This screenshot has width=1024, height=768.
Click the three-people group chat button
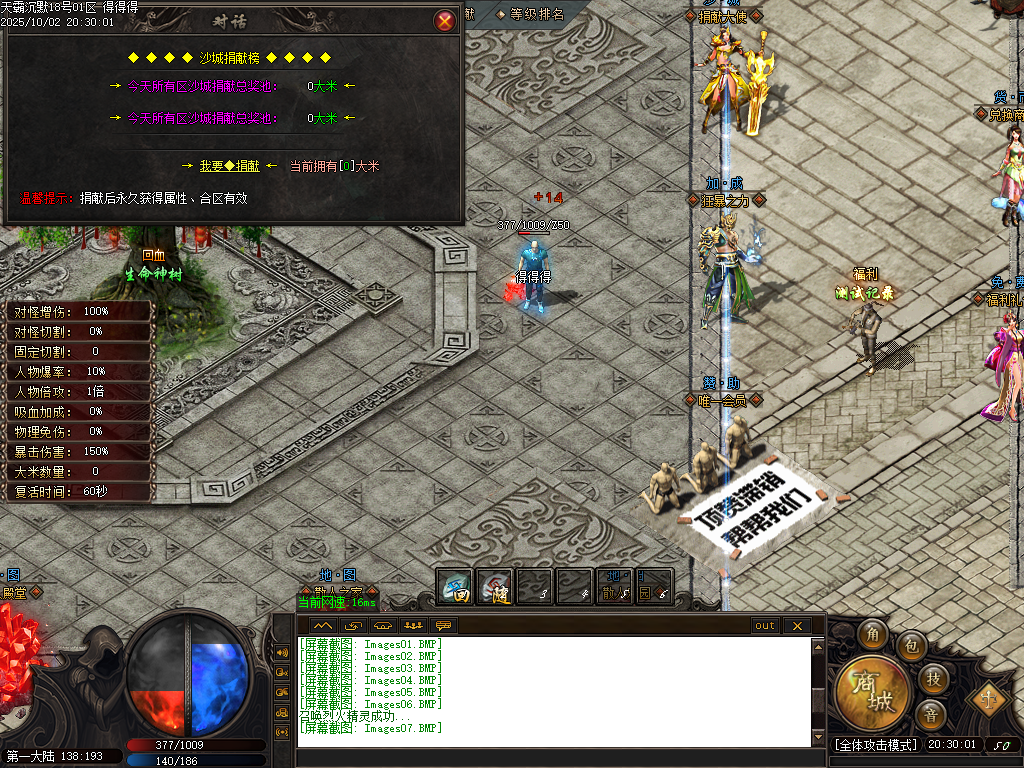coord(412,626)
